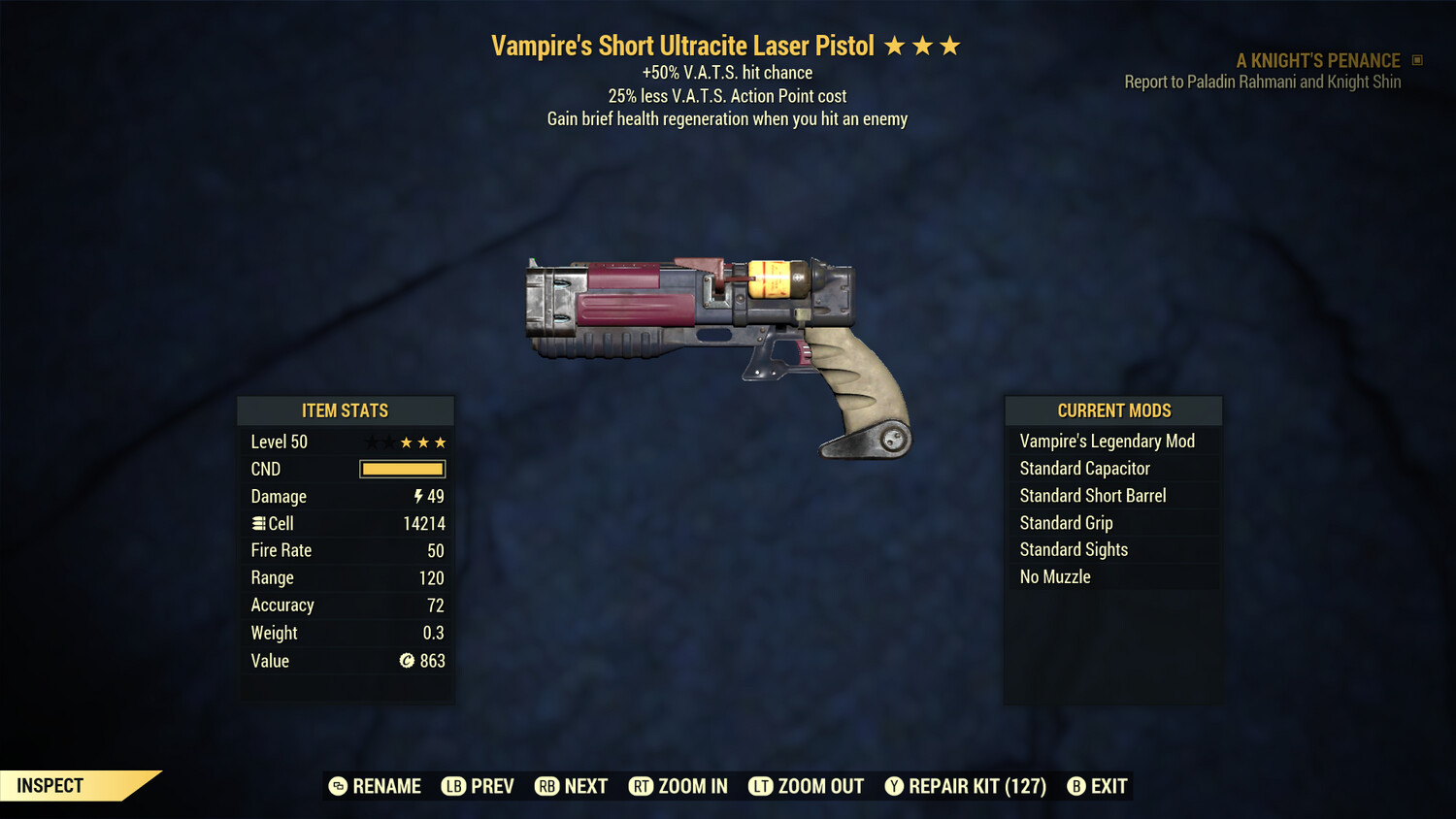Click the LB button icon beside Prev

(x=452, y=786)
